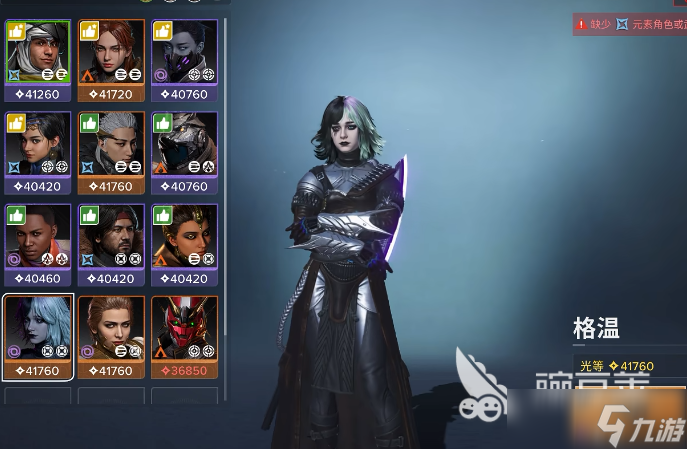Screen dimensions: 687x449
Task: Click the missing element role warning banner
Action: click(630, 24)
